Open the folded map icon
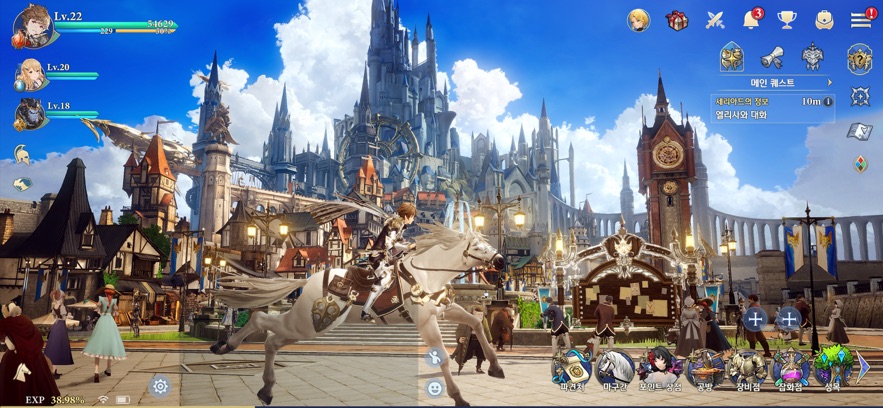This screenshot has width=883, height=408. tap(859, 131)
